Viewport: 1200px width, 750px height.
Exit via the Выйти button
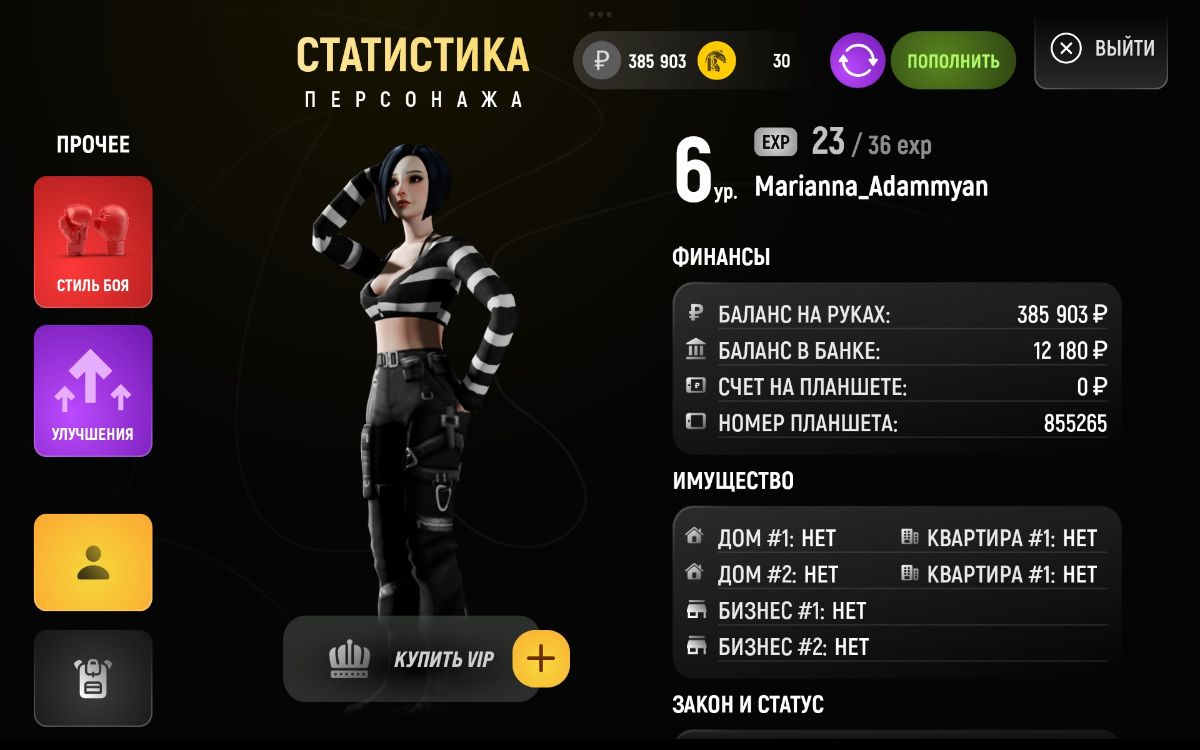[1101, 49]
